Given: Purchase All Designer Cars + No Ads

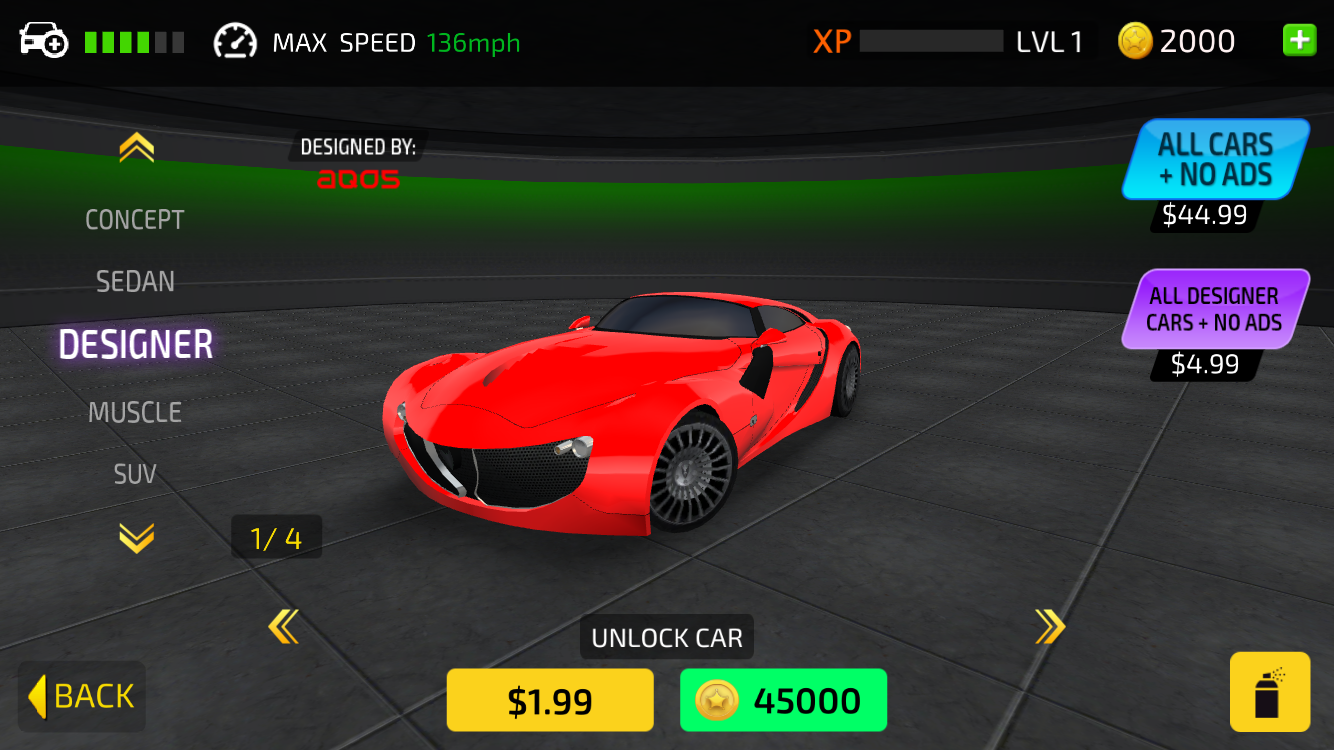Looking at the screenshot, I should click(x=1215, y=309).
